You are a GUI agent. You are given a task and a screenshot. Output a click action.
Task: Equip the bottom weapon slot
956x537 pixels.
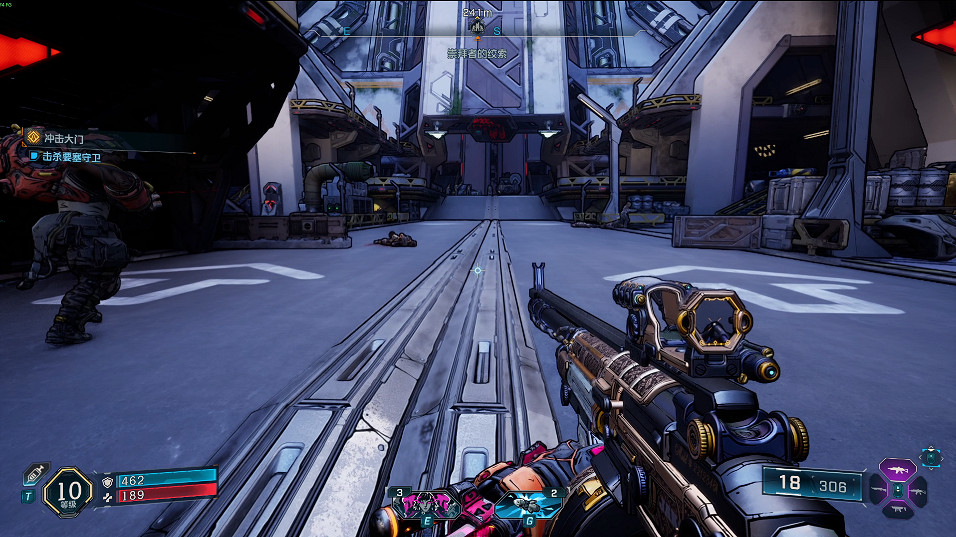[x=897, y=511]
